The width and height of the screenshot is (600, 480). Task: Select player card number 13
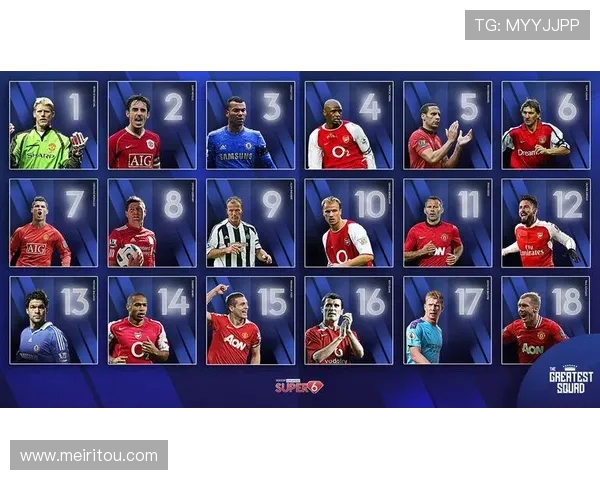[x=54, y=320]
